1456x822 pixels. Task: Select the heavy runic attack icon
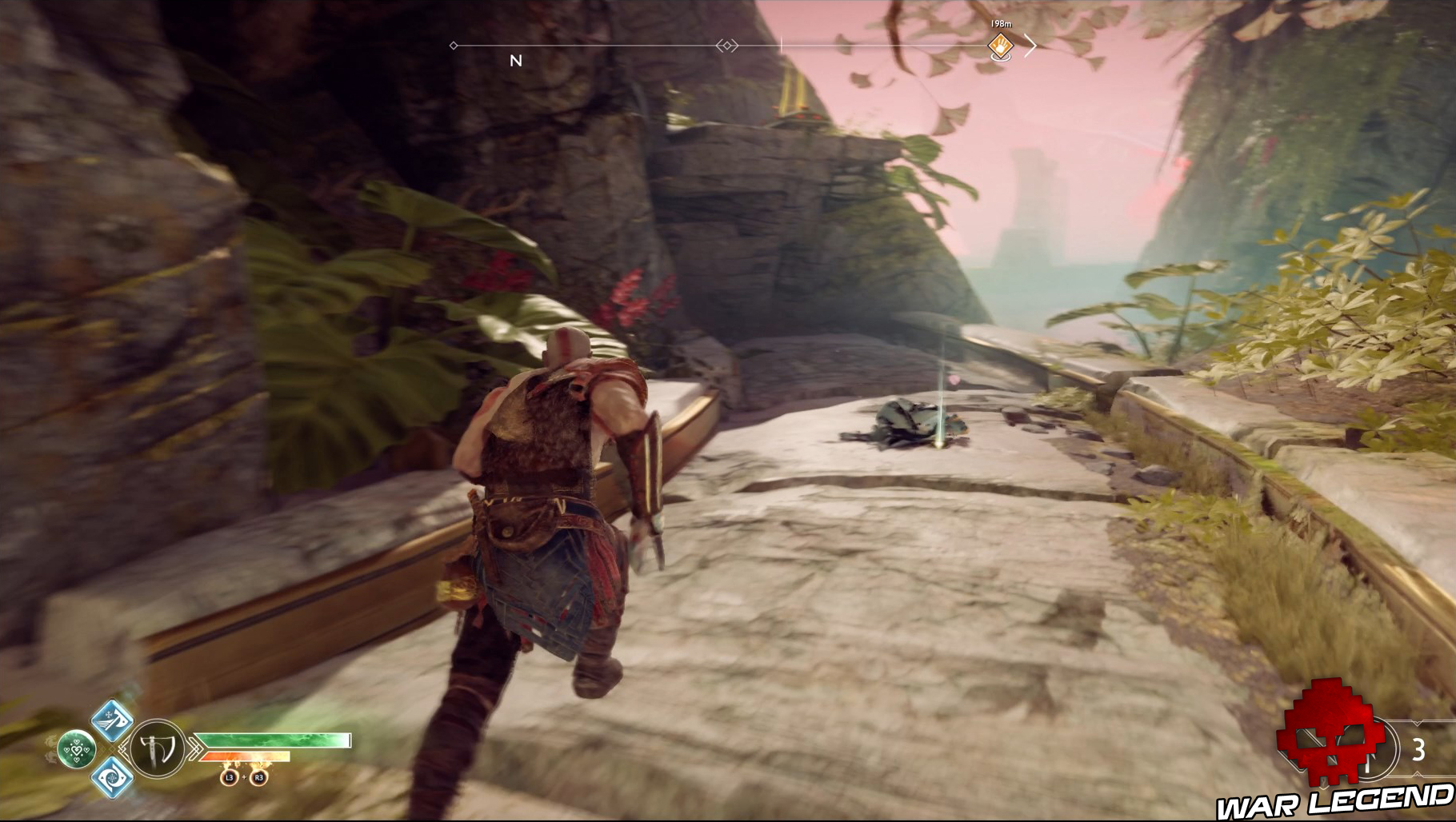click(x=113, y=780)
